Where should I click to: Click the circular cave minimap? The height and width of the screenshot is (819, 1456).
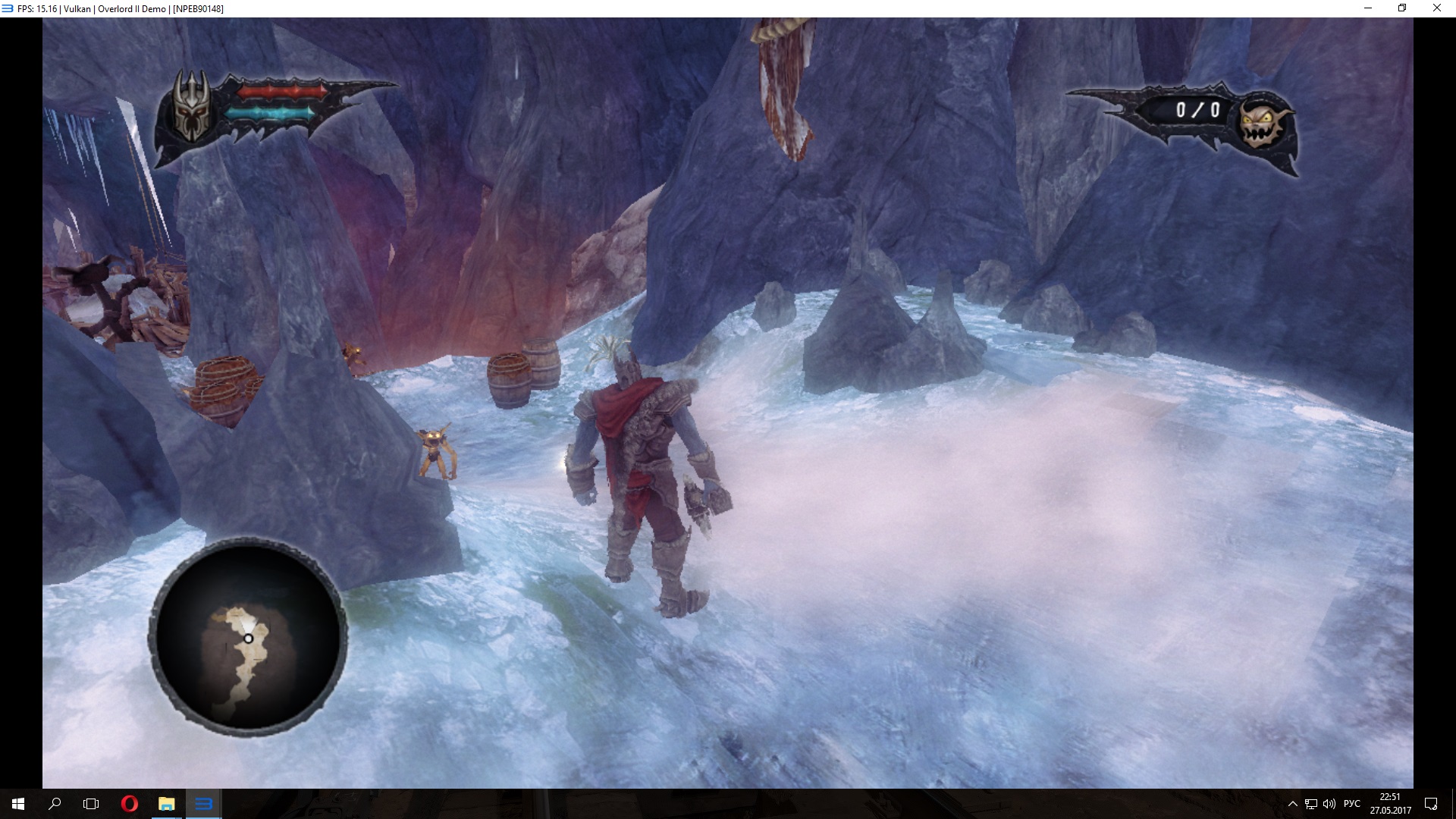pyautogui.click(x=248, y=637)
